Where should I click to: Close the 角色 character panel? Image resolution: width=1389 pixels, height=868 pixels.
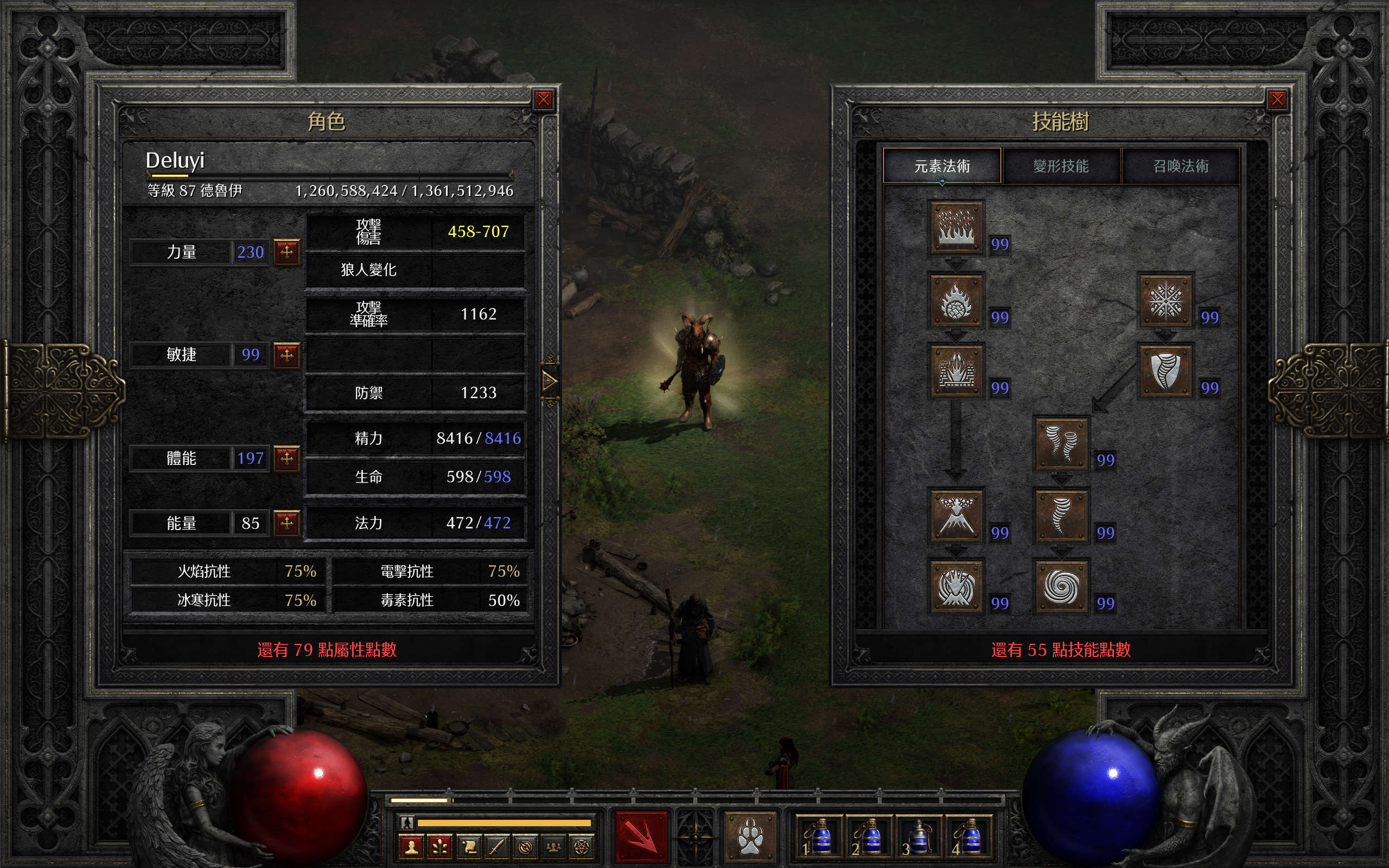pos(543,100)
